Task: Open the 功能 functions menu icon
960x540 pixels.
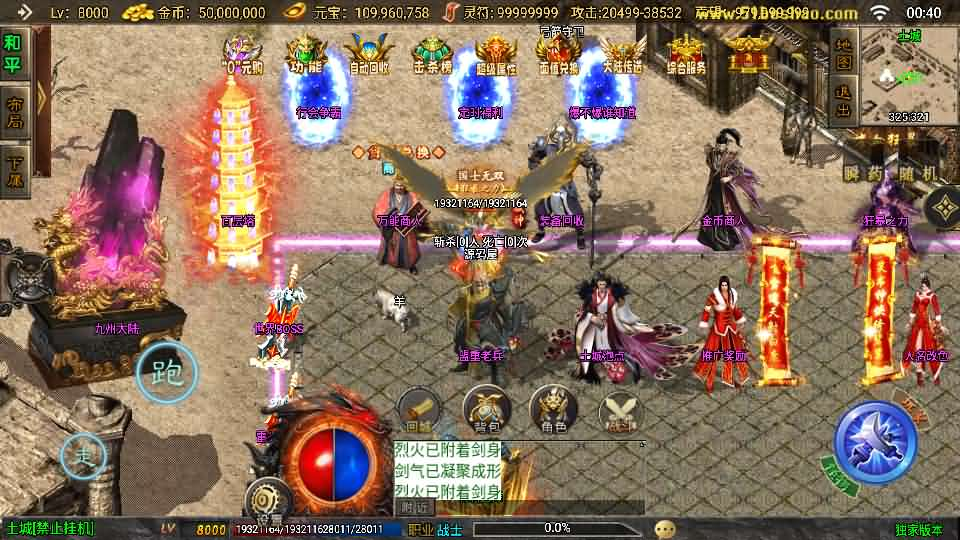Action: [x=300, y=53]
